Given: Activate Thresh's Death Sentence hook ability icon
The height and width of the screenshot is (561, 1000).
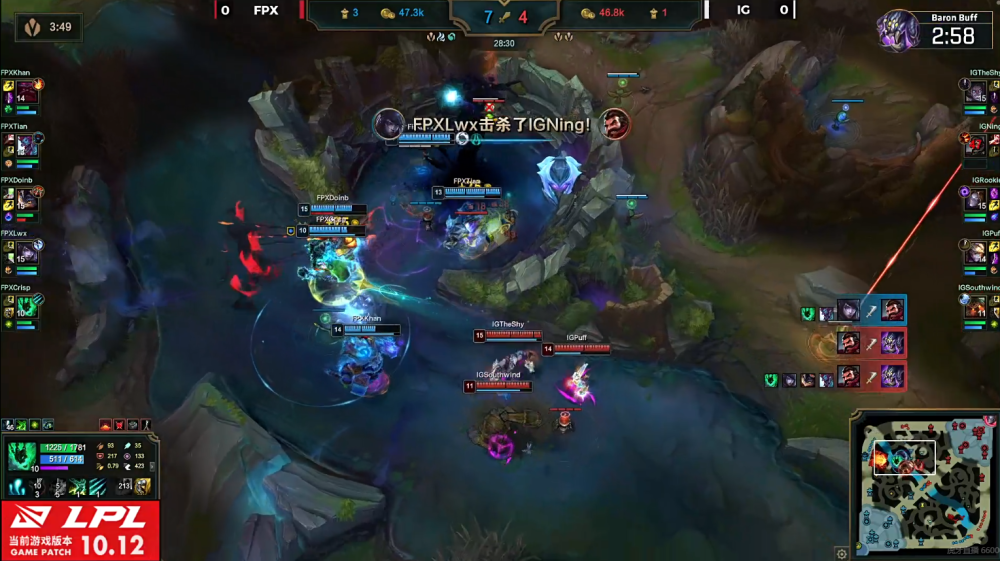Looking at the screenshot, I should pyautogui.click(x=78, y=487).
